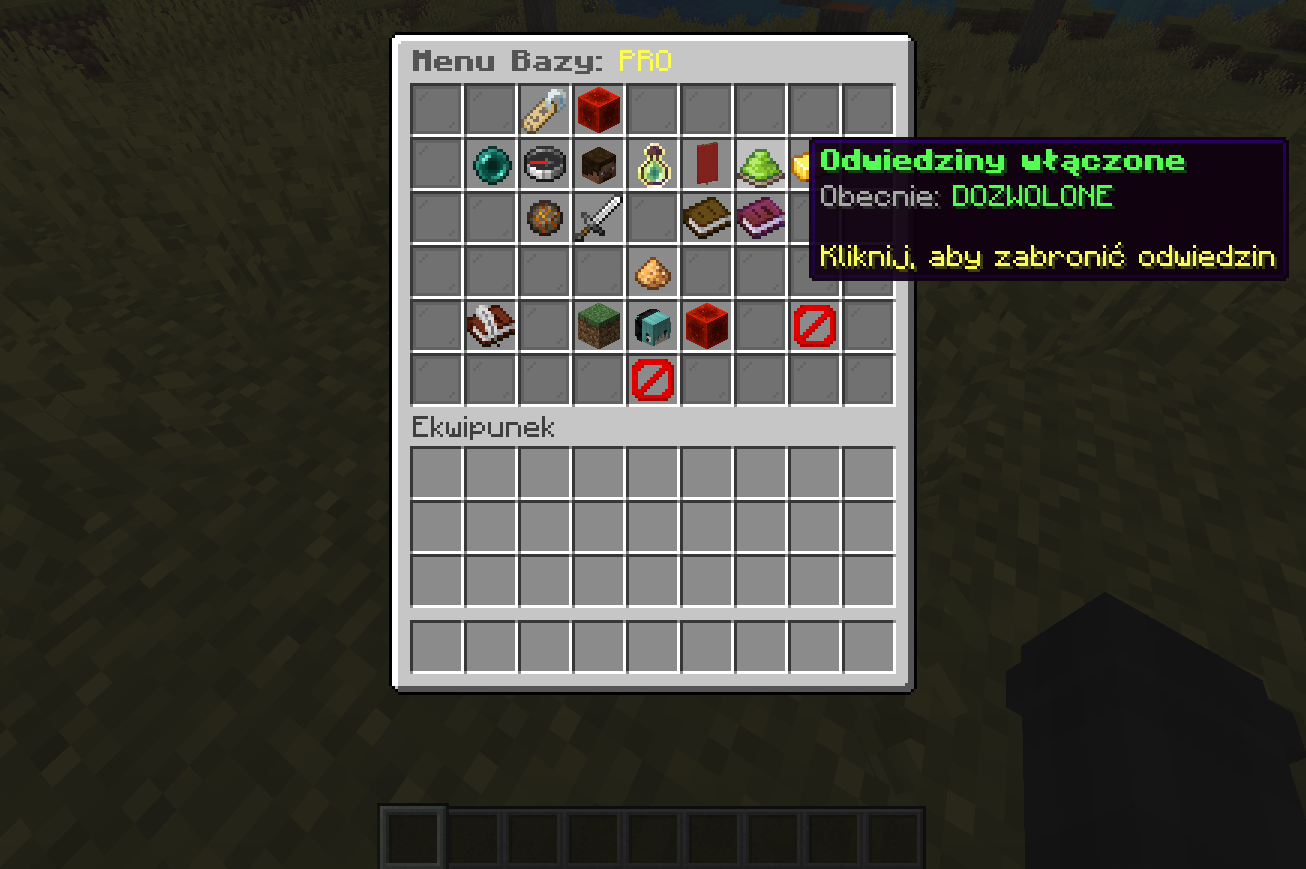Disable visits via the slime Odwiedziny item
This screenshot has width=1306, height=869.
pos(761,164)
